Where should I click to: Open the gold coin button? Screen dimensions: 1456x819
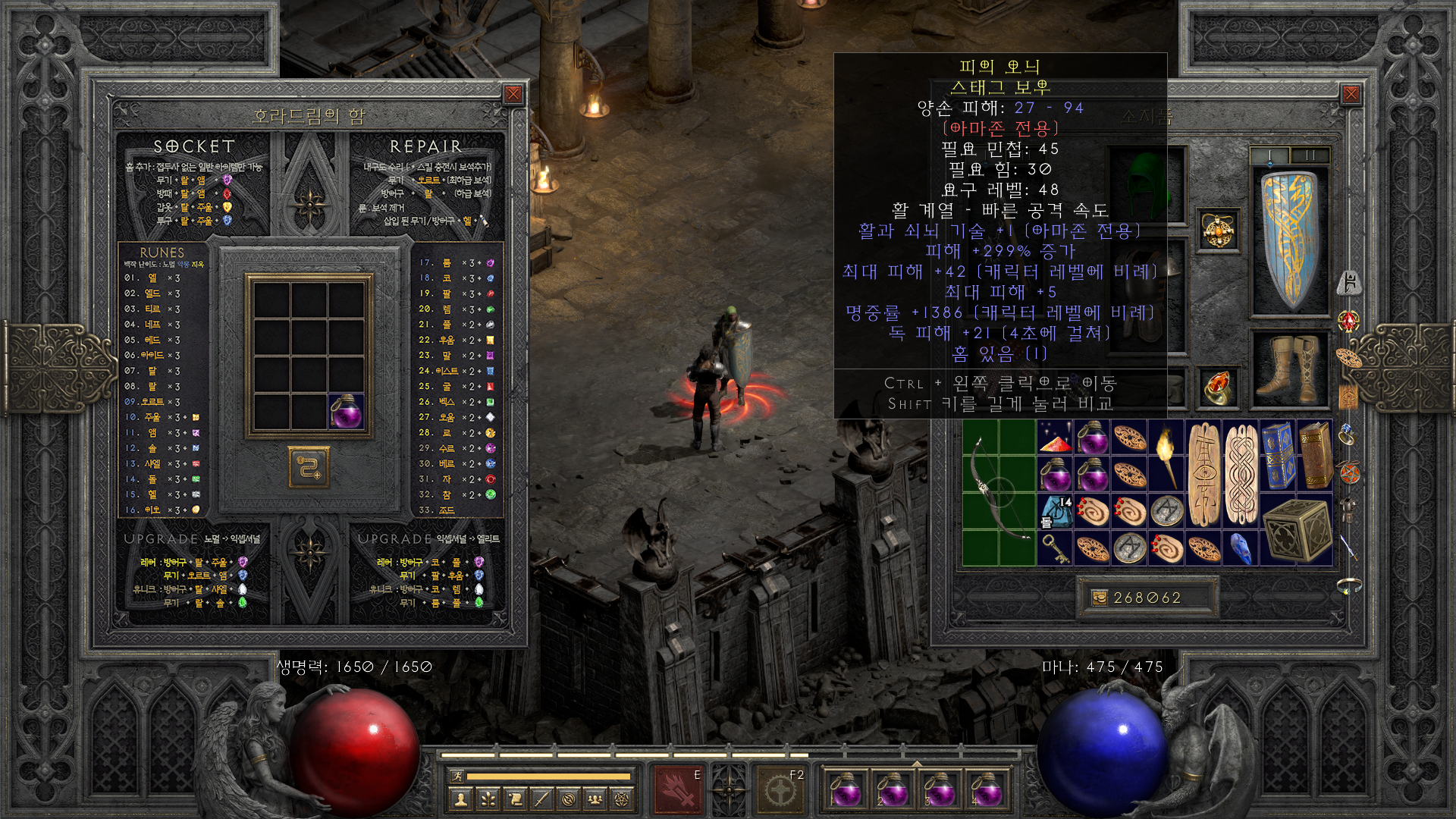point(1099,598)
